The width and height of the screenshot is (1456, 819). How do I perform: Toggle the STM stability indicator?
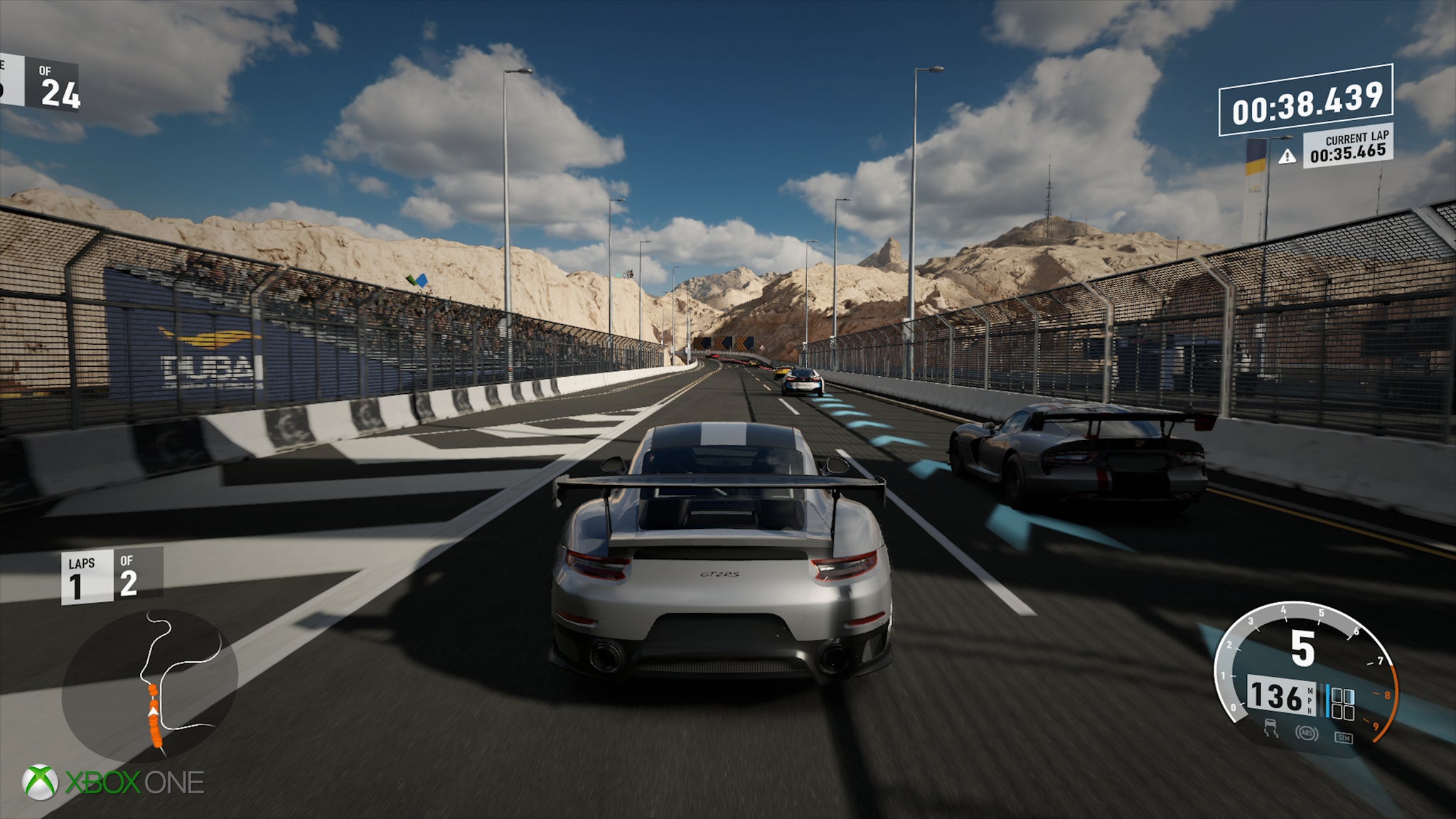[1343, 738]
